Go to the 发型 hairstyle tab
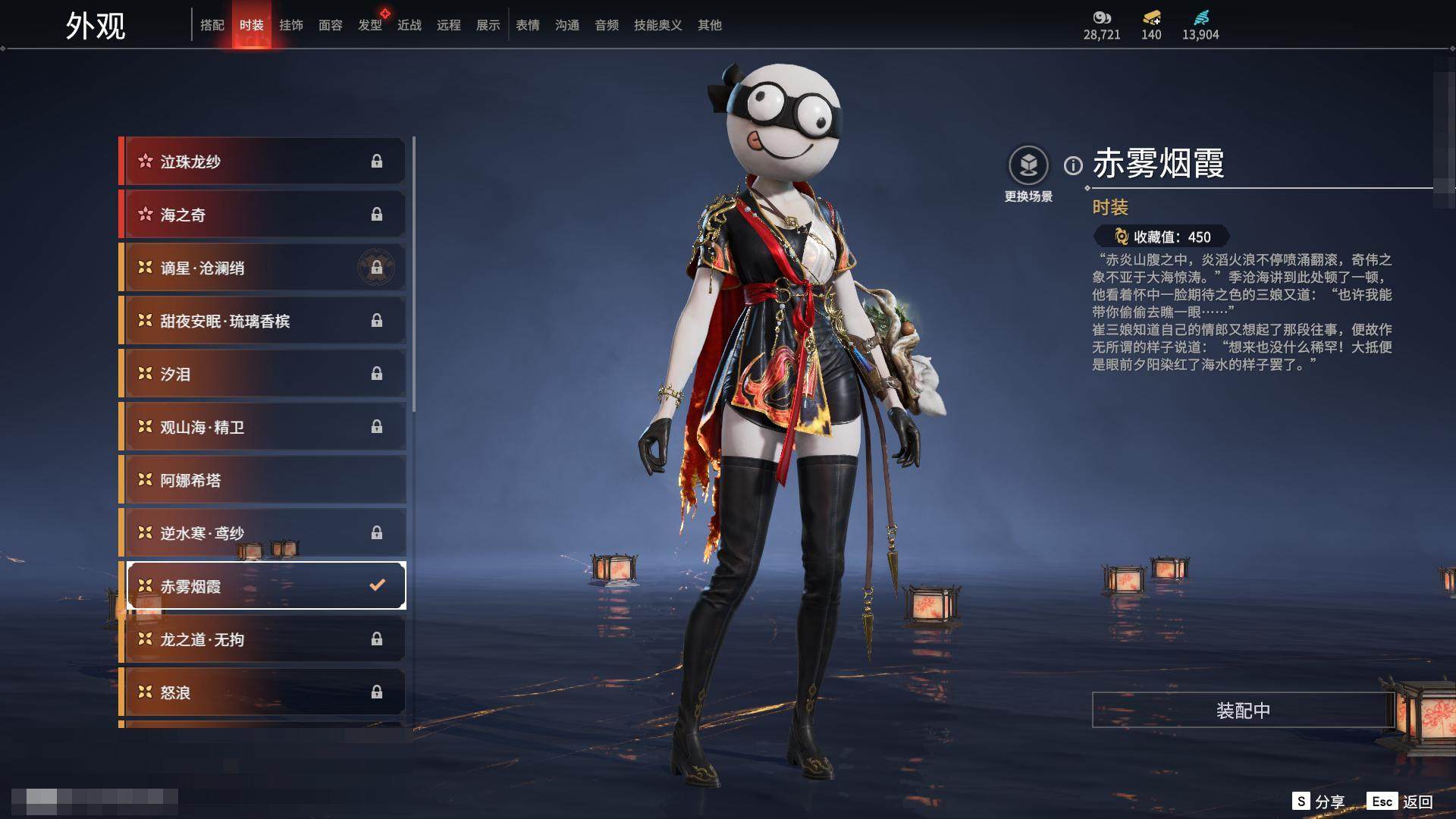Image resolution: width=1456 pixels, height=819 pixels. pyautogui.click(x=370, y=25)
